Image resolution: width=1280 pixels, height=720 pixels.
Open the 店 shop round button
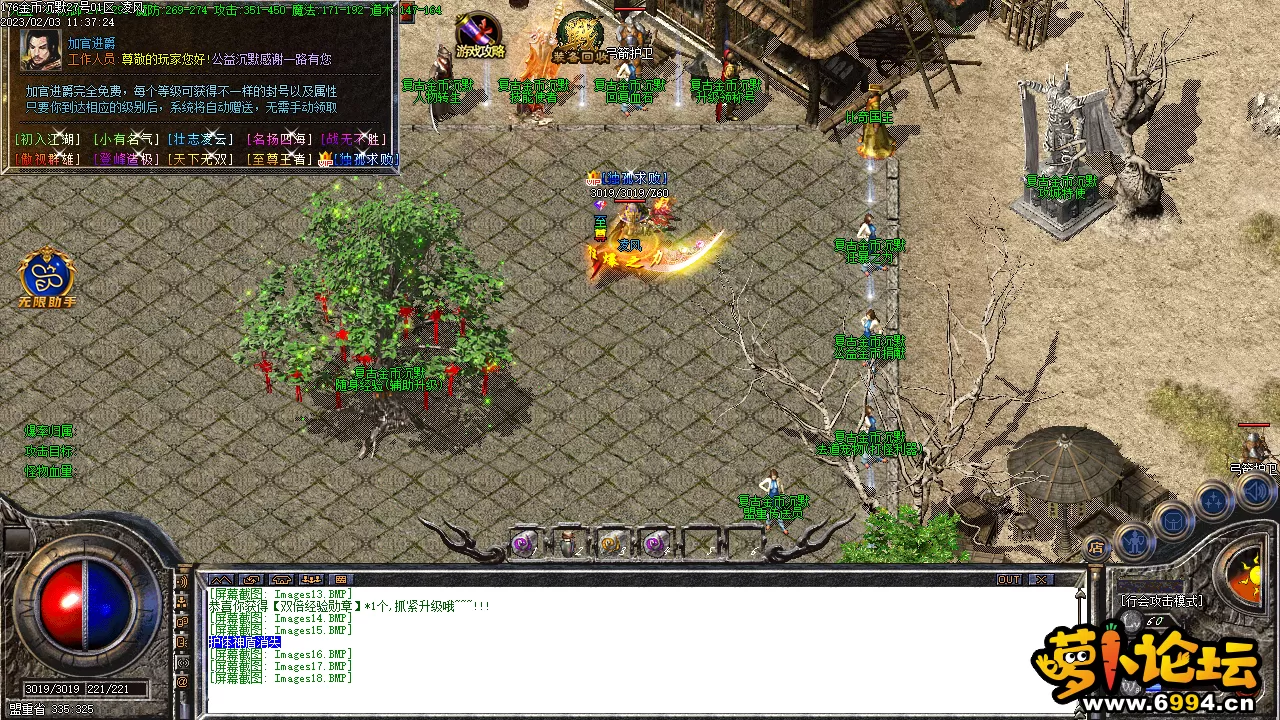[x=1096, y=547]
